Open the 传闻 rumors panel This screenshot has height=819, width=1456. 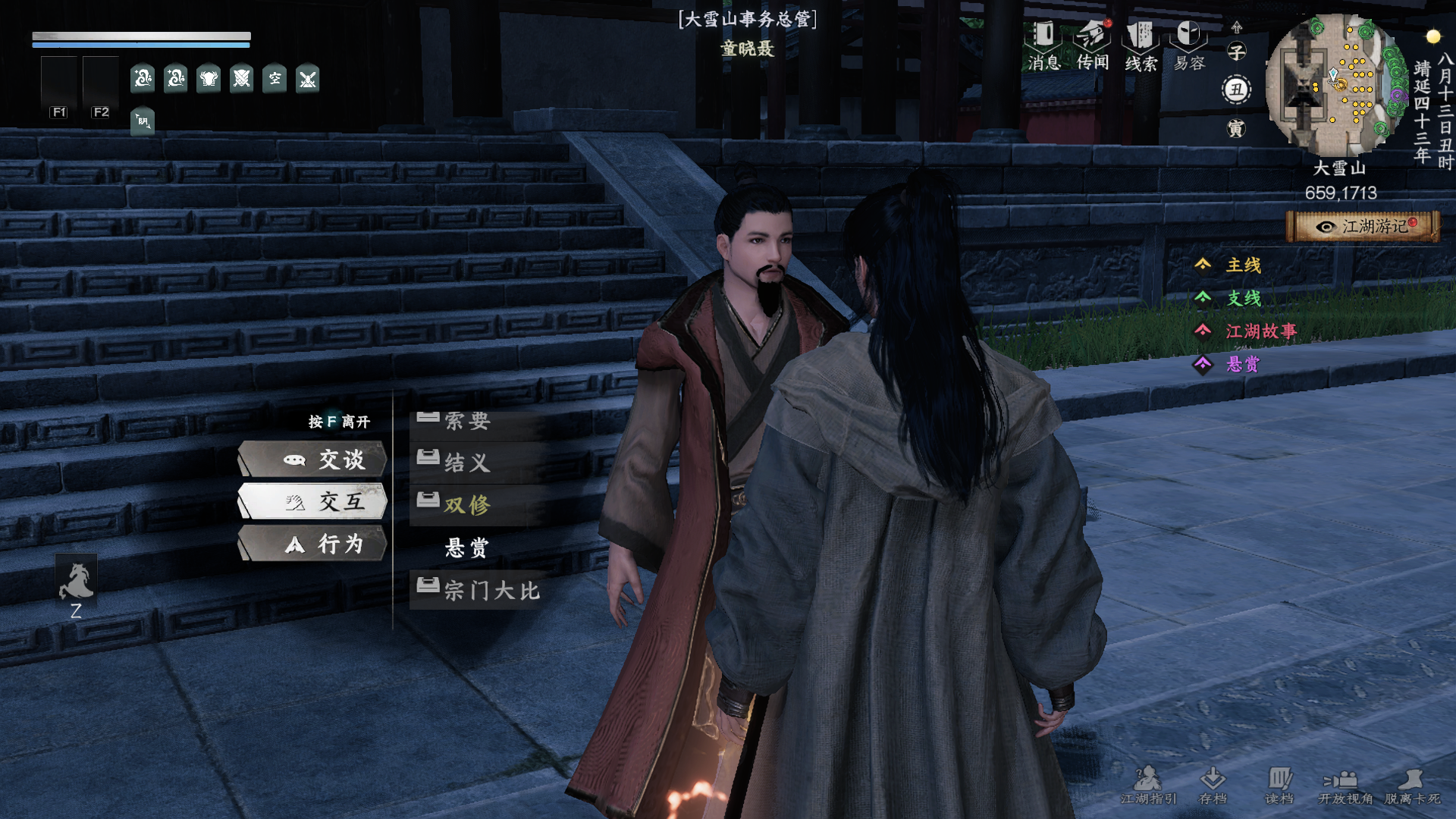pos(1093,45)
